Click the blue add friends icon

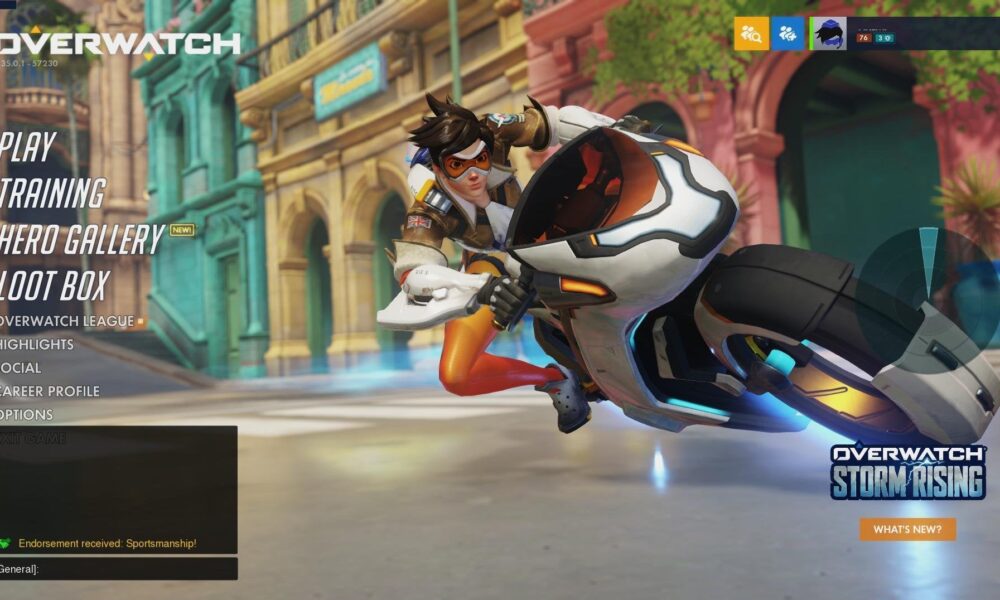pos(788,34)
